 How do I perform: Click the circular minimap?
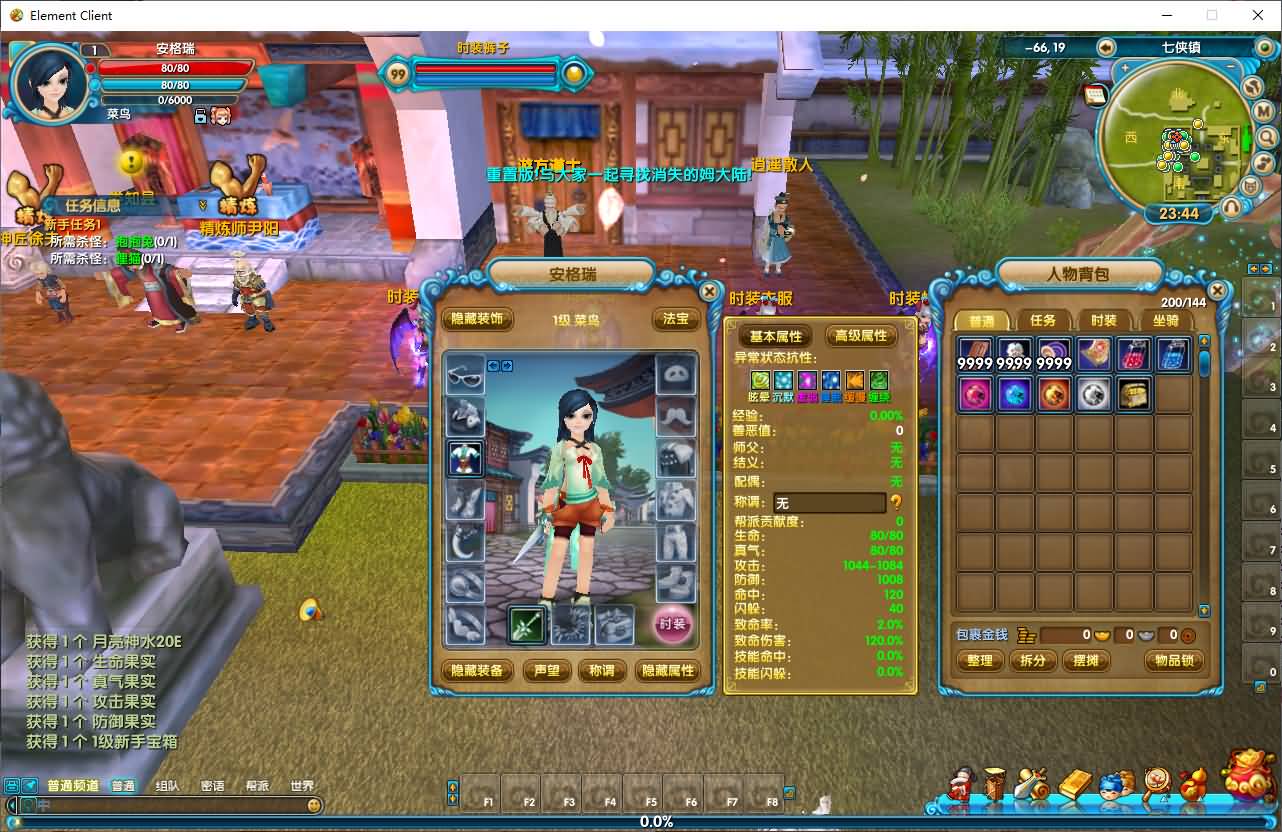1170,140
